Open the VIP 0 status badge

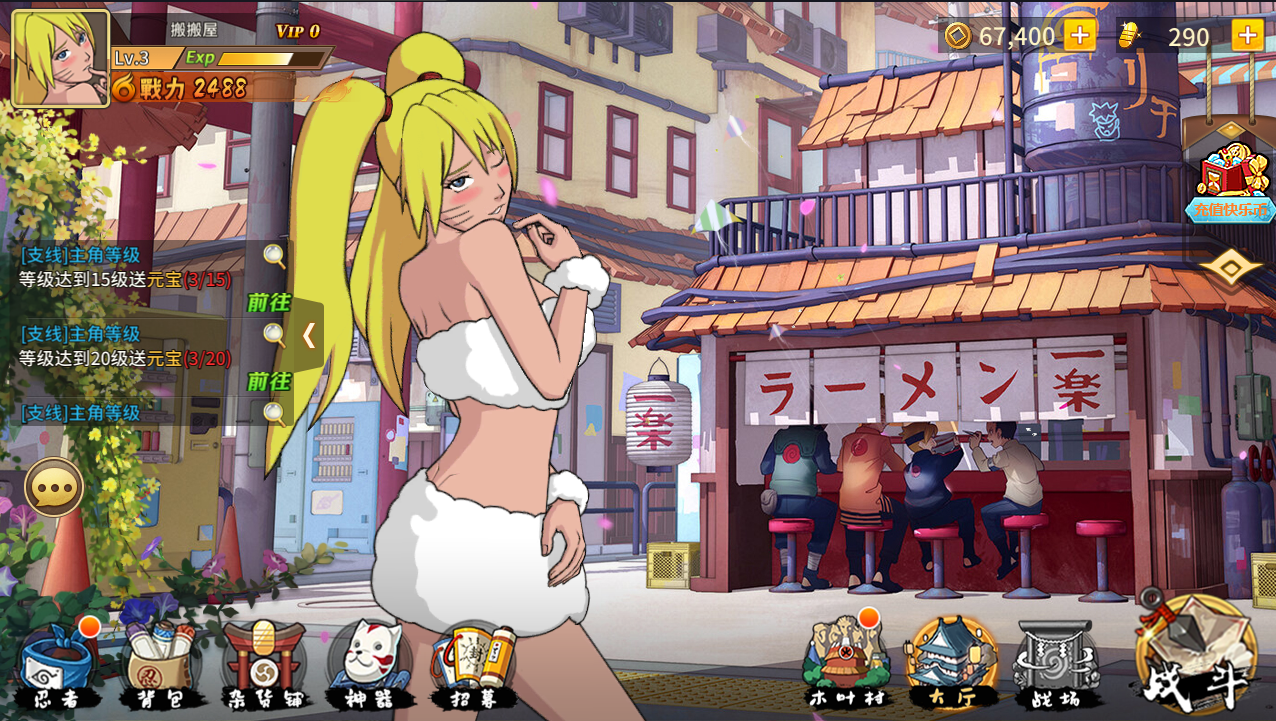point(298,31)
